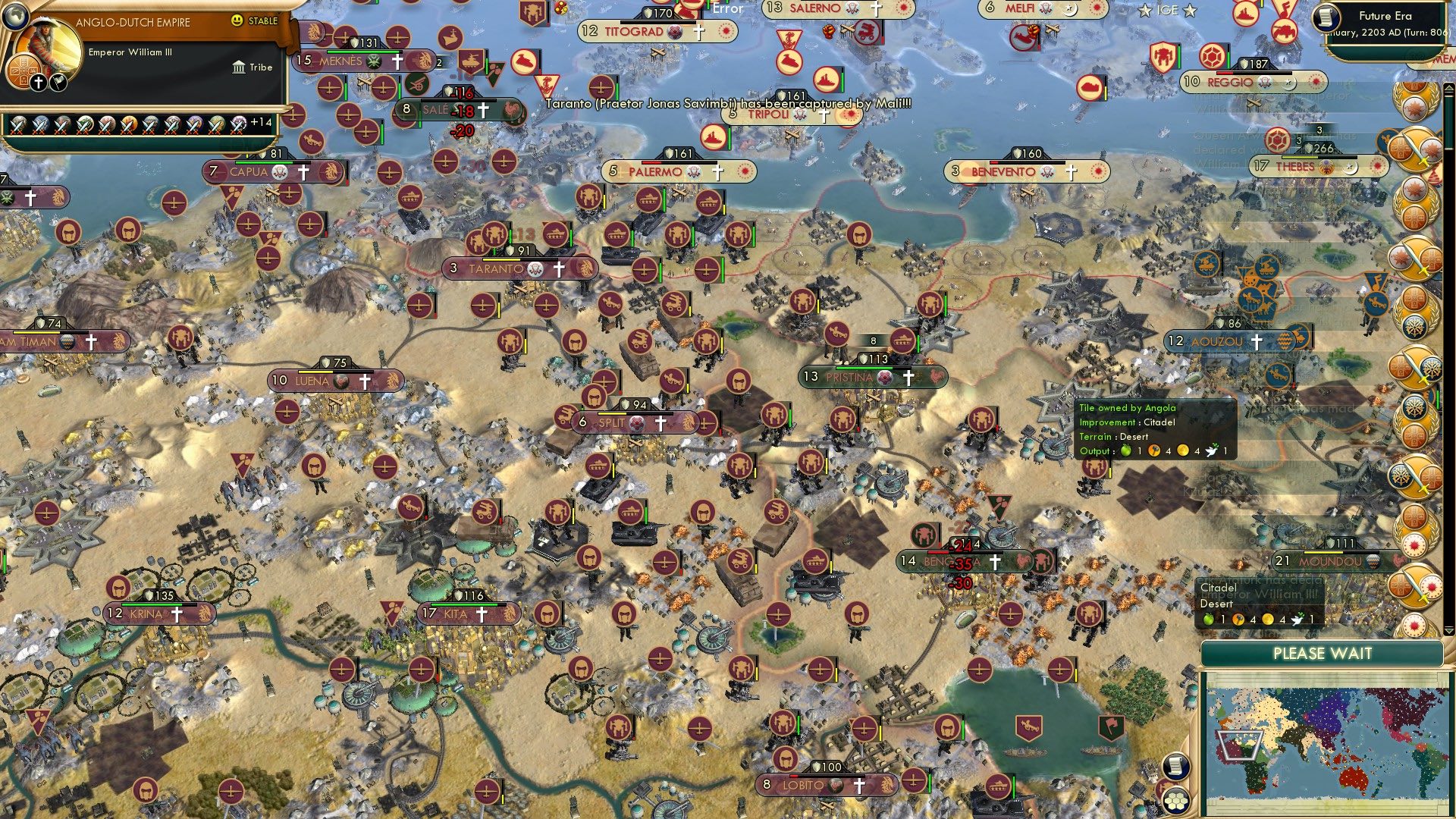Click the flag icon beside the cross icon
The width and height of the screenshot is (1456, 819).
coord(57,82)
